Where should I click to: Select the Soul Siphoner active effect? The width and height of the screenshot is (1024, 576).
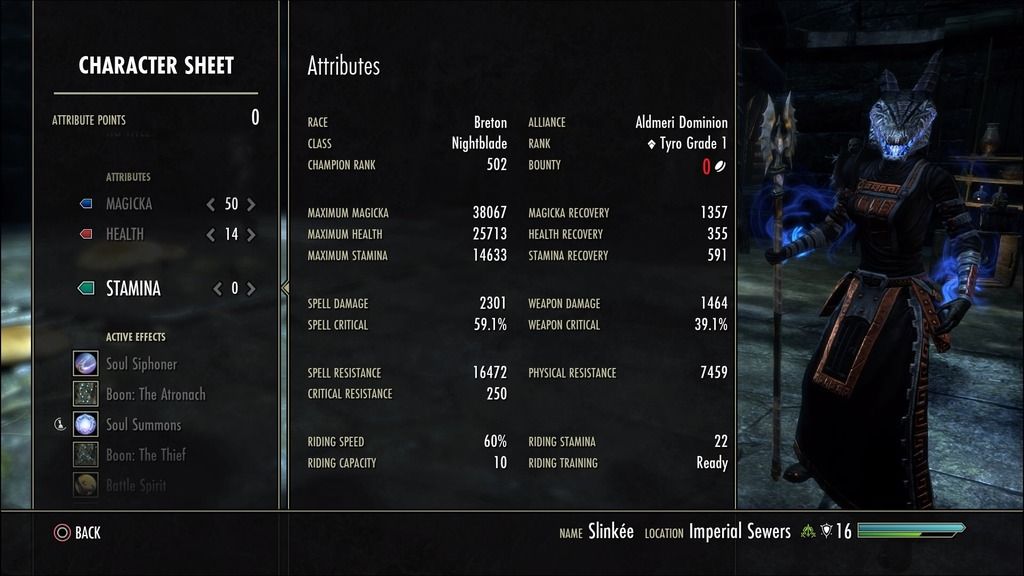click(x=141, y=364)
